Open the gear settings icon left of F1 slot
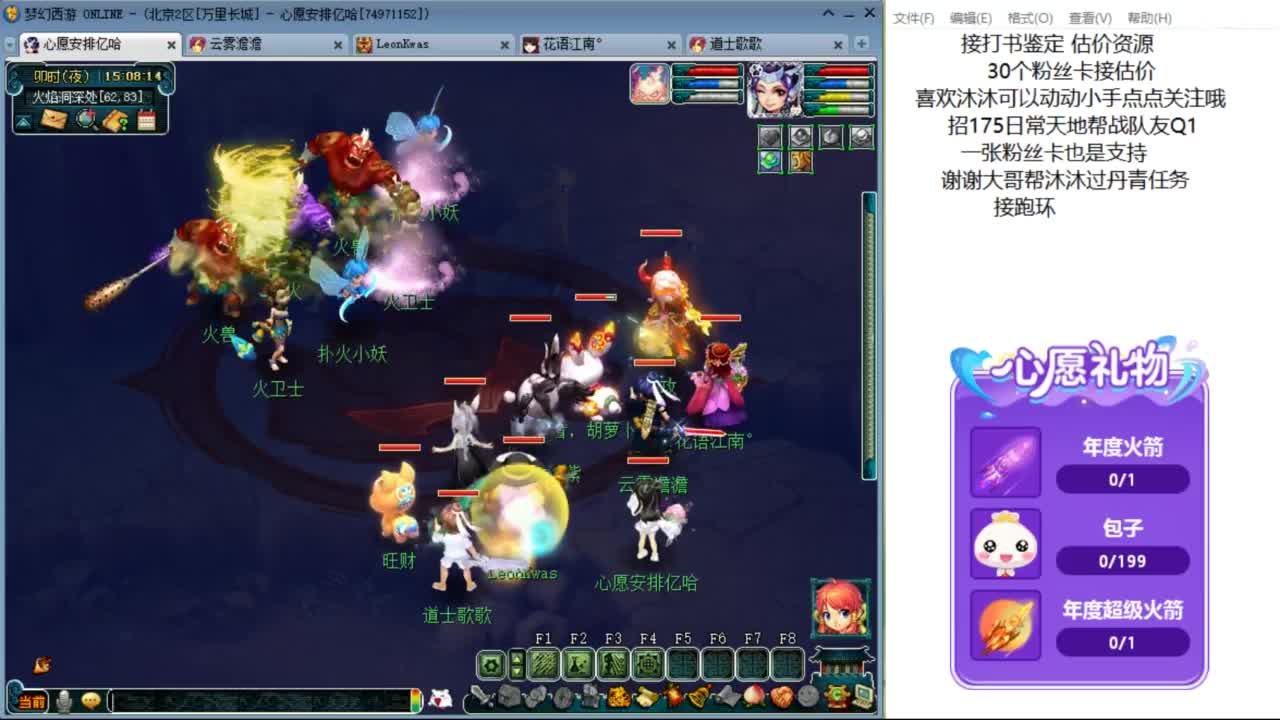 [x=489, y=663]
